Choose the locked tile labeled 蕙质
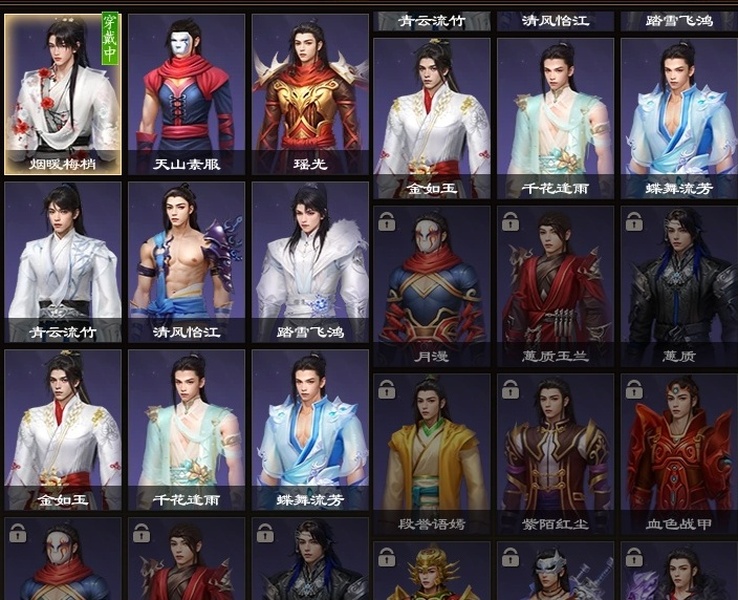738x600 pixels. coord(678,286)
